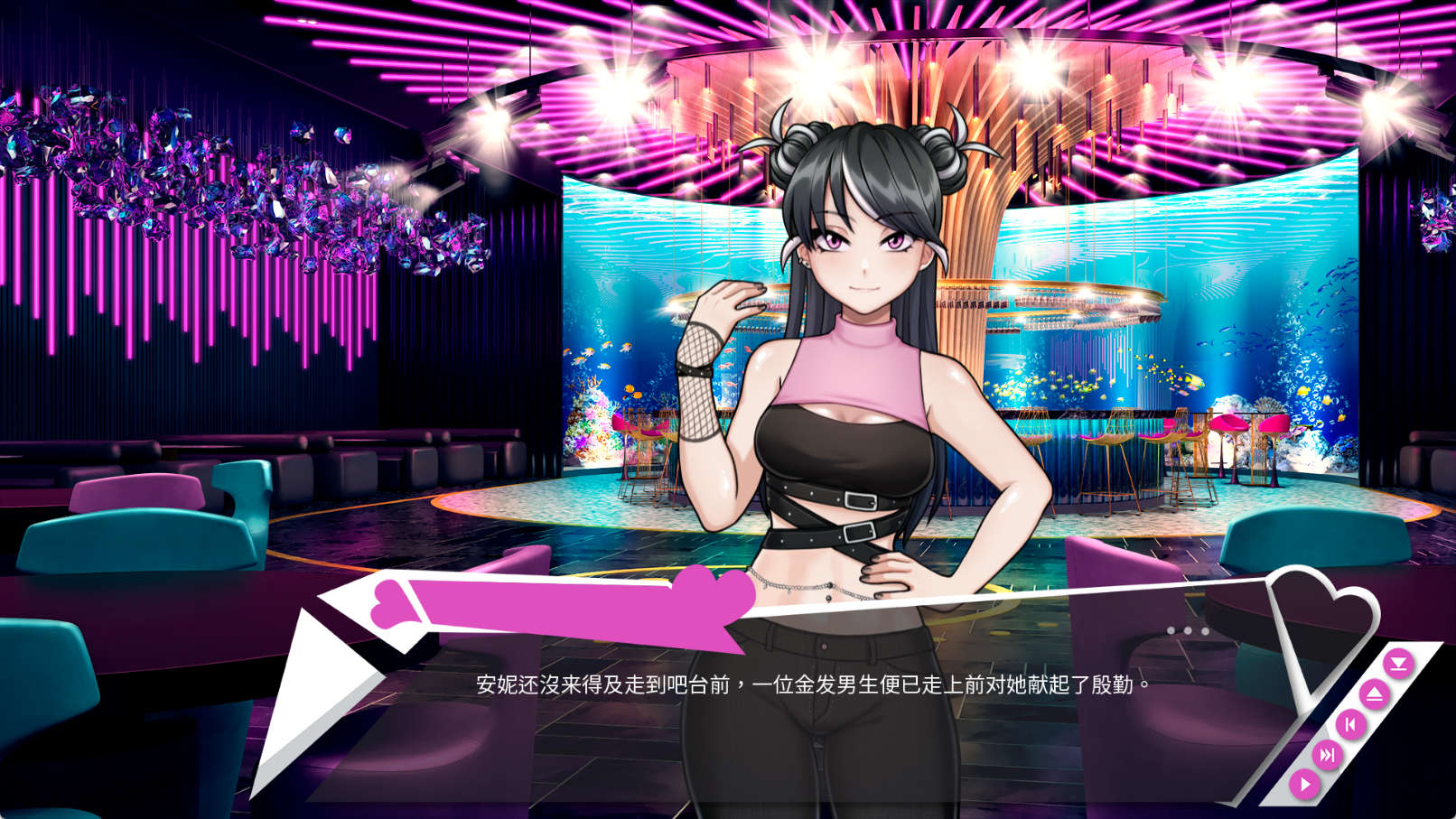Toggle skip mode with the double-chevron control
Screen dimensions: 1456x819
(x=1327, y=754)
